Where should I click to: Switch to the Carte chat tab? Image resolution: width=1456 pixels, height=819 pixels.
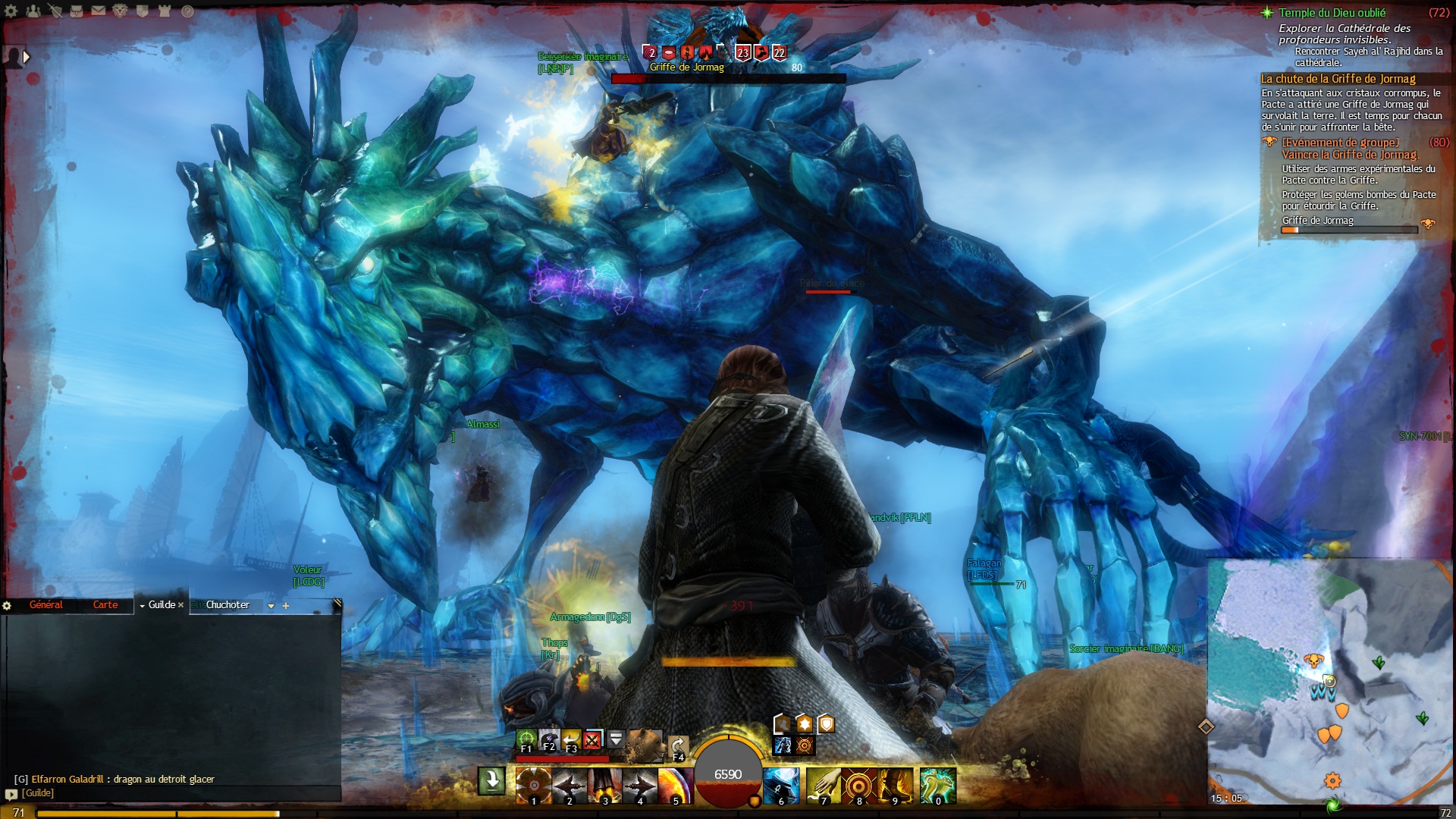pyautogui.click(x=105, y=604)
